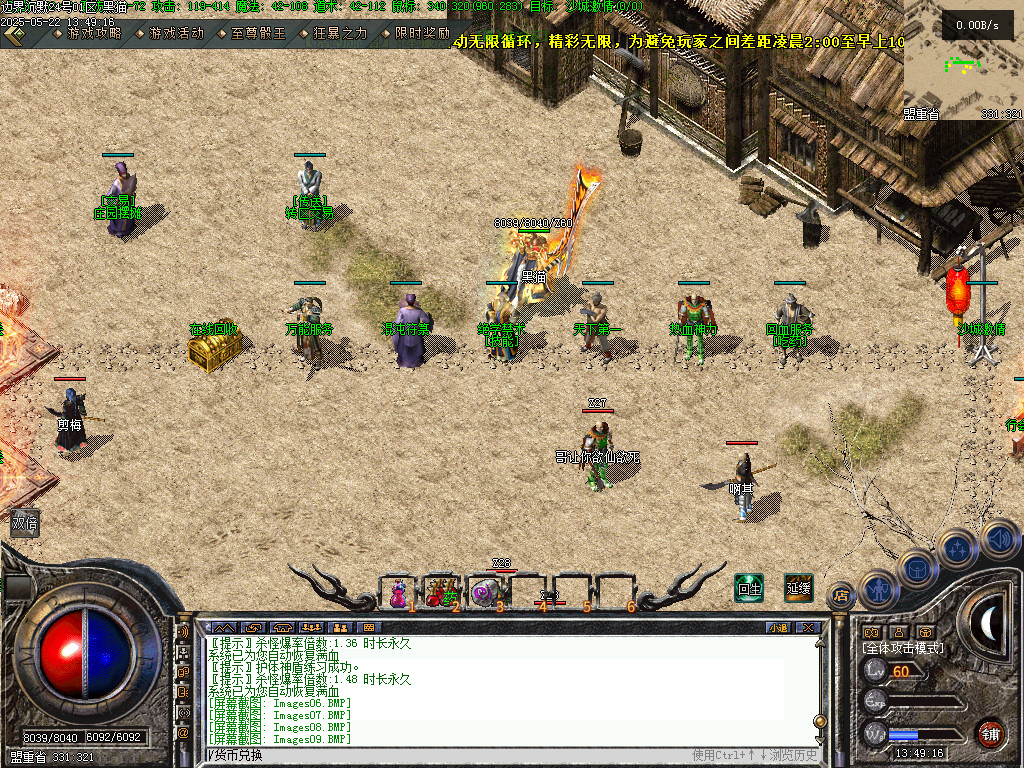The width and height of the screenshot is (1024, 768).
Task: Activate the 回生 skill icon
Action: tap(749, 588)
